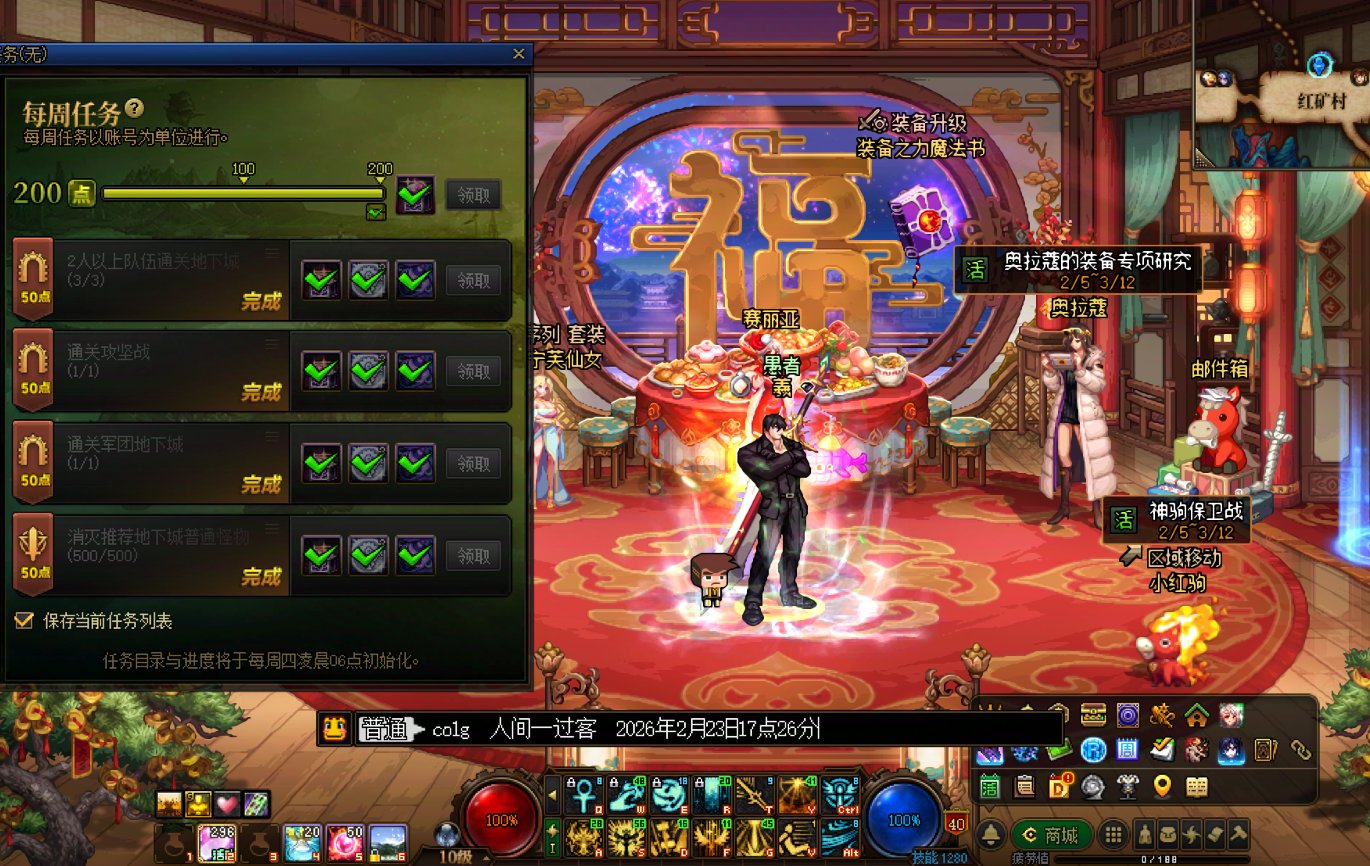Open the green 活 event calendar icon
The image size is (1370, 866).
990,786
